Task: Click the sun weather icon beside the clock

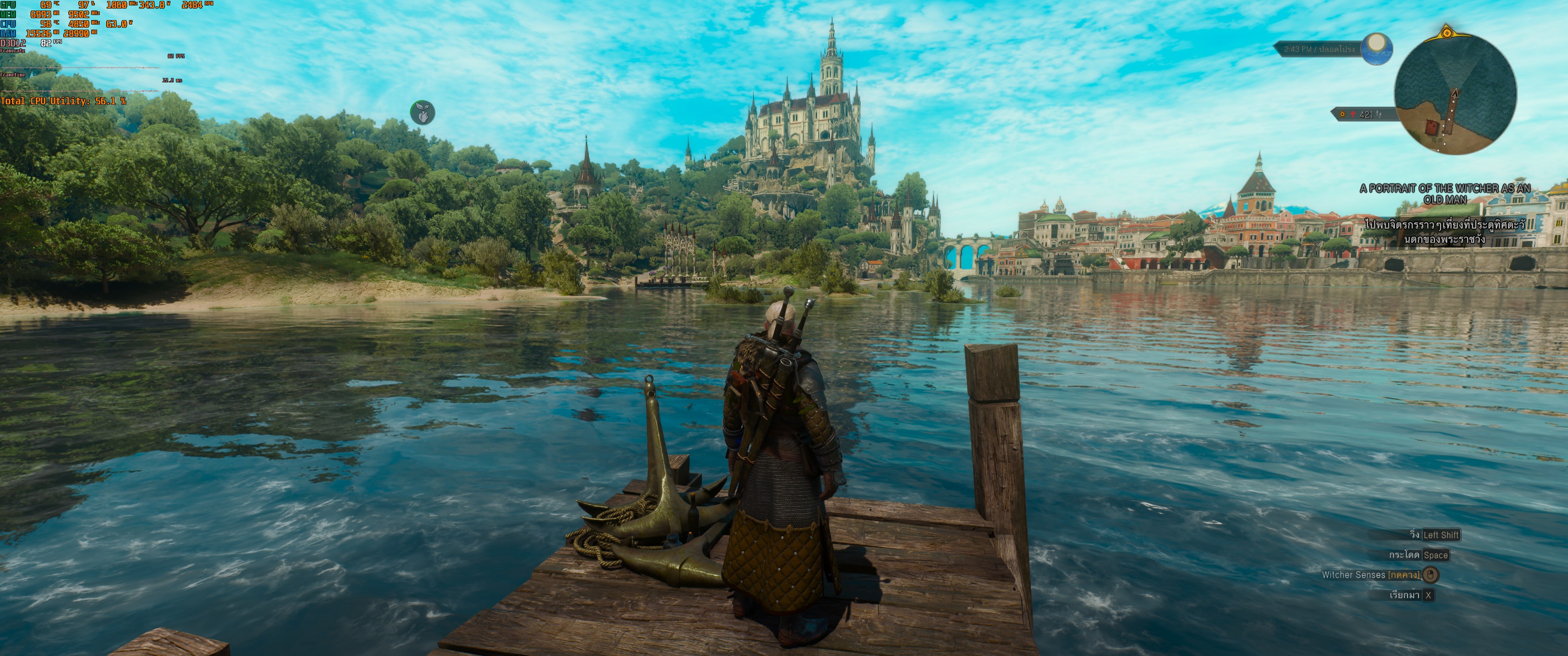Action: 1376,47
